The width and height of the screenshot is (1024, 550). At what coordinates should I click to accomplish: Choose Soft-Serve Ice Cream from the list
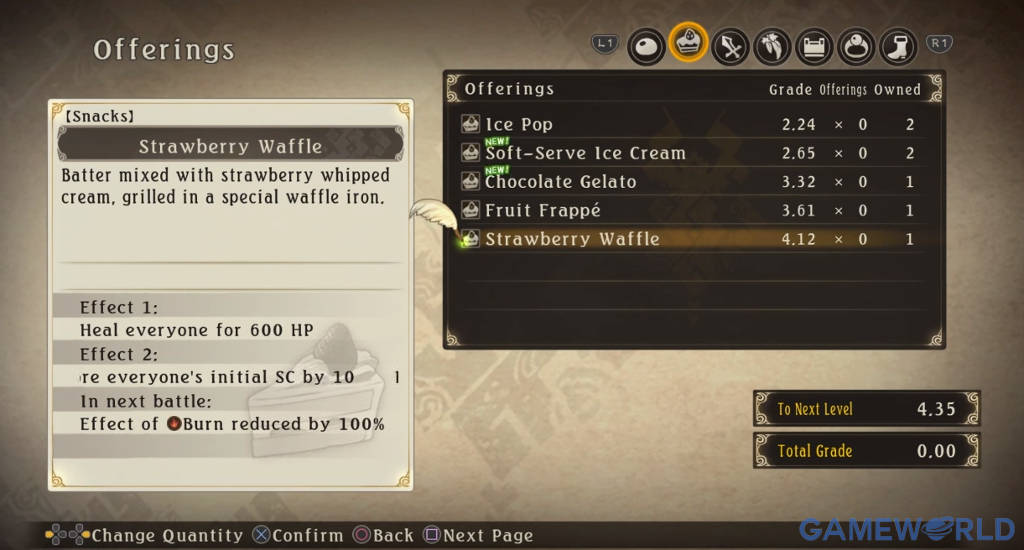(x=585, y=153)
